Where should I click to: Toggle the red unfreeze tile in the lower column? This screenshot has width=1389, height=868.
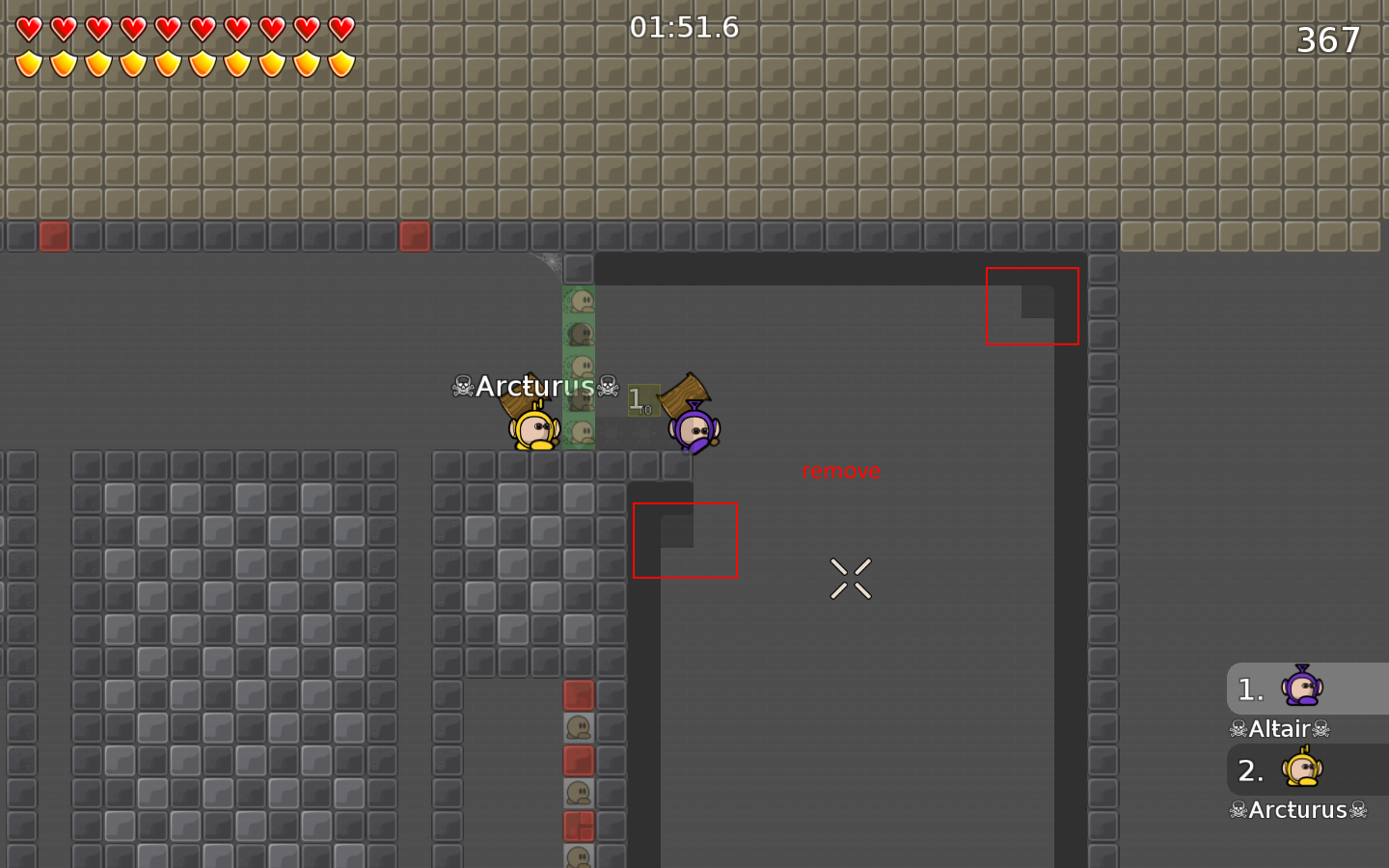[x=580, y=760]
